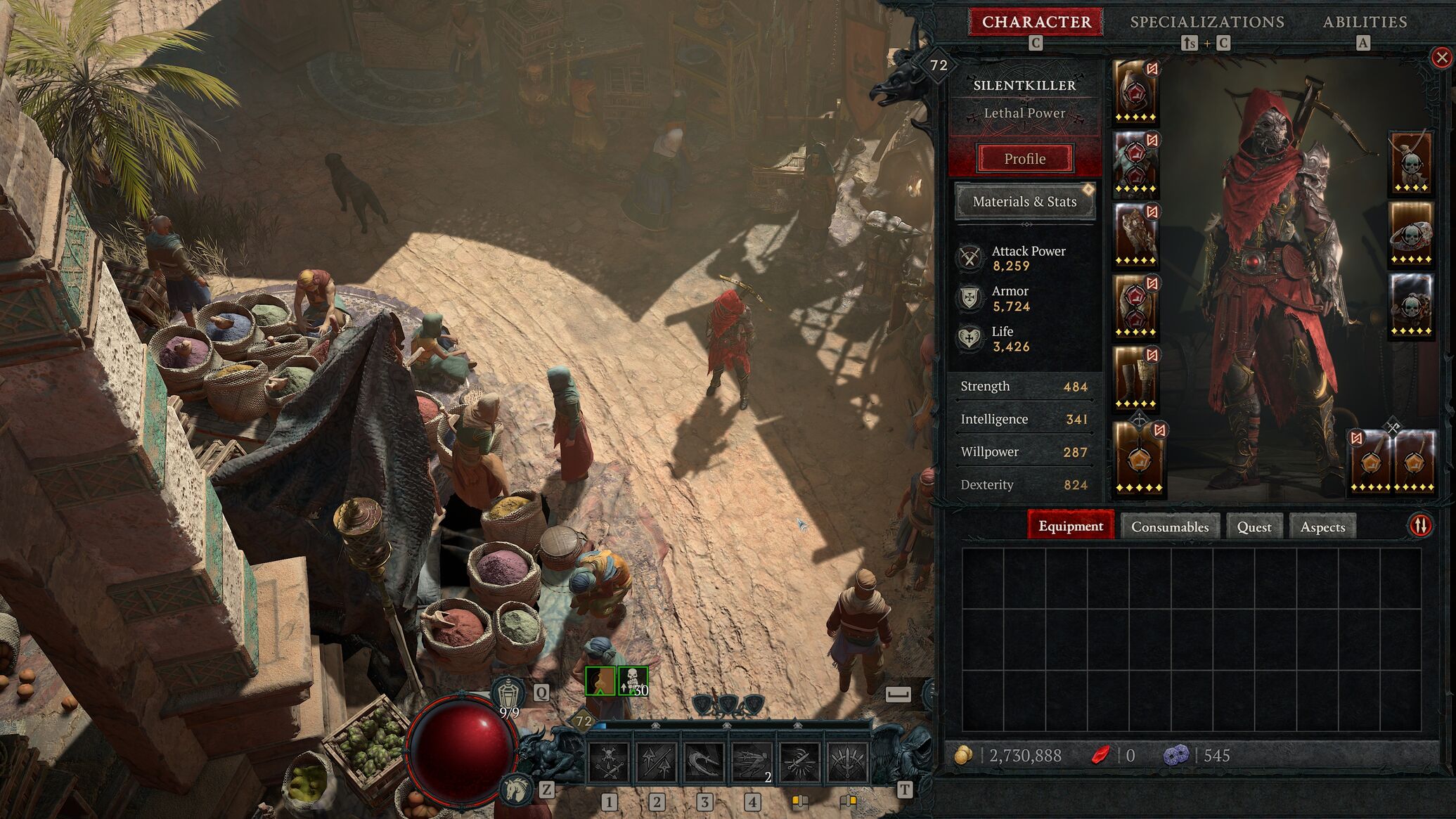Switch inventory to Consumables tab
1456x819 pixels.
point(1169,527)
